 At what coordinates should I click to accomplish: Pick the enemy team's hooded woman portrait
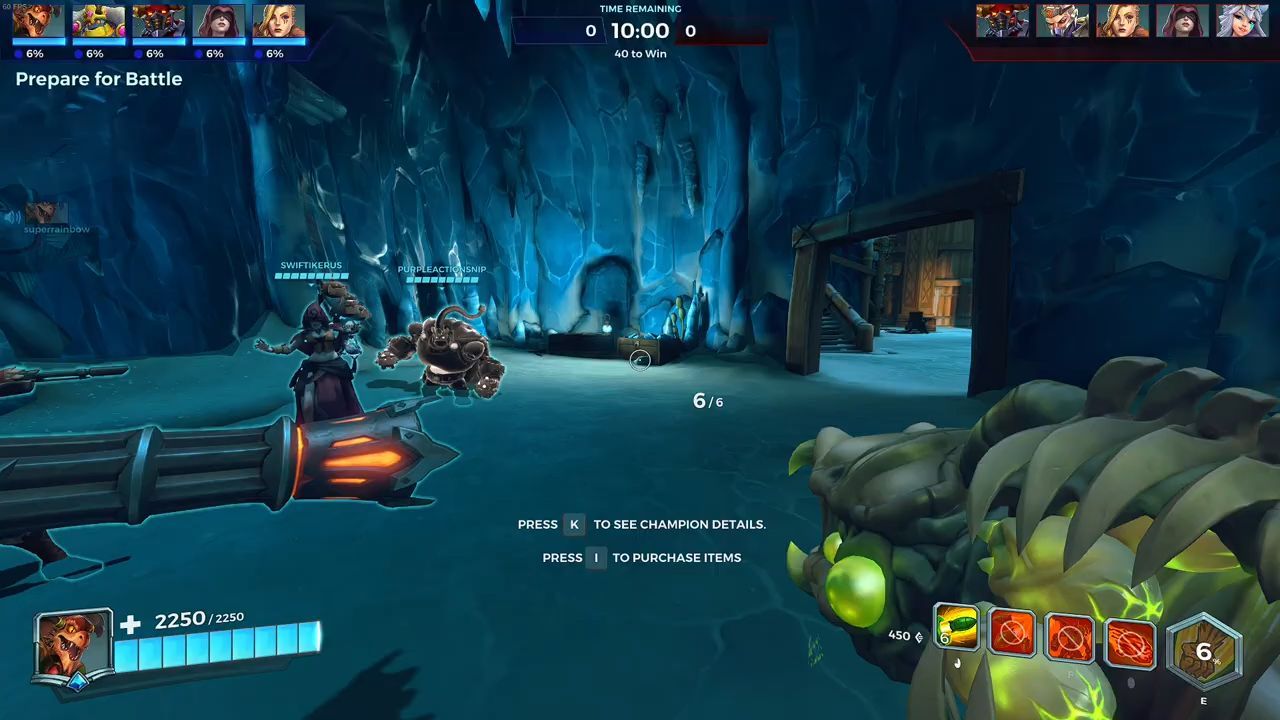(1182, 21)
